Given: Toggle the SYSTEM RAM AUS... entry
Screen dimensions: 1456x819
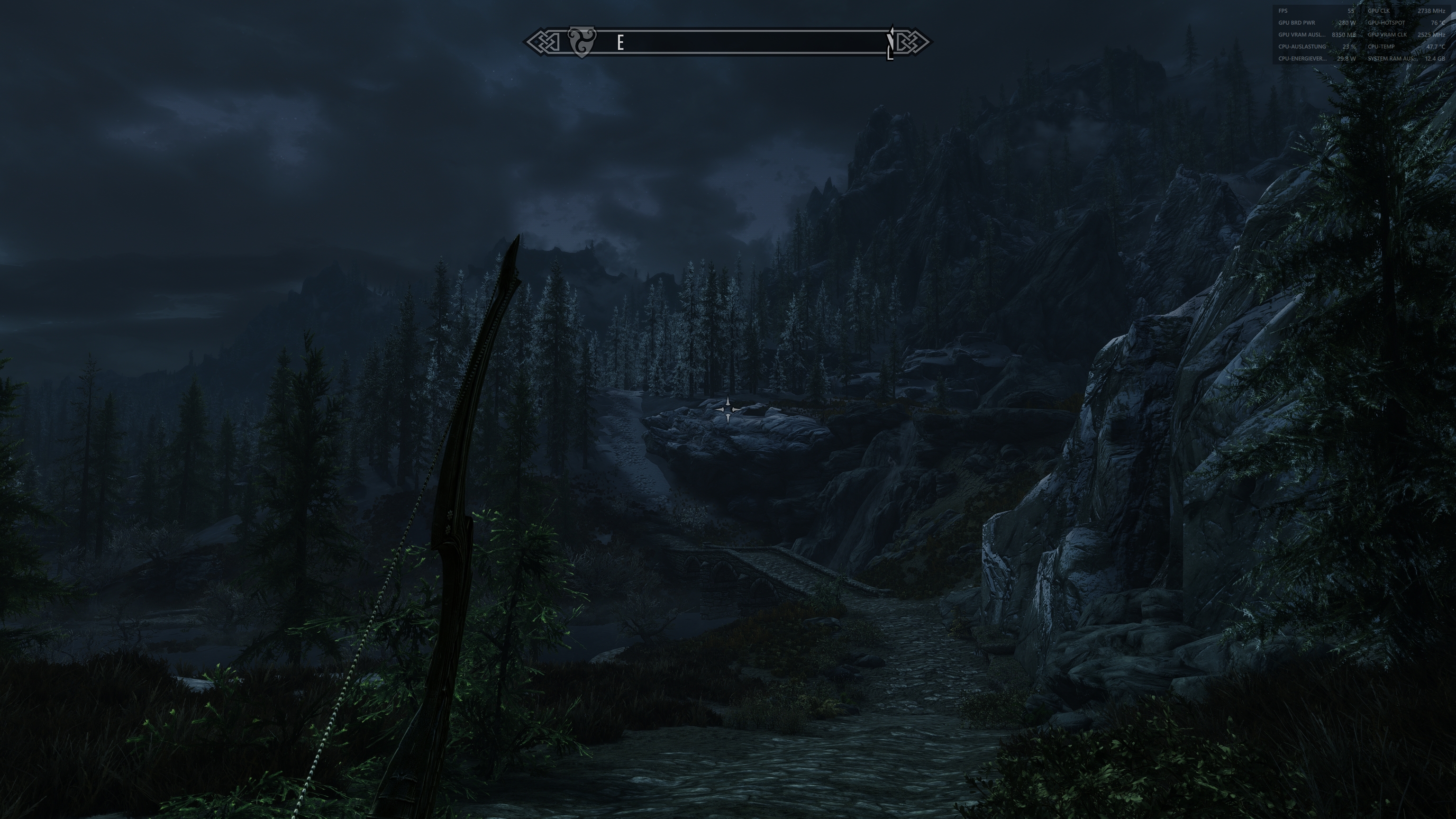Looking at the screenshot, I should pyautogui.click(x=1391, y=58).
